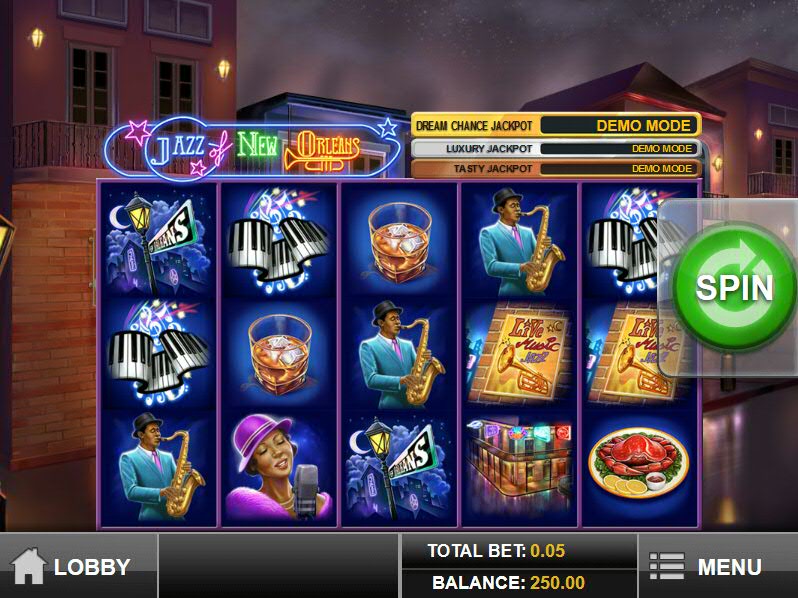Spin the reels with the green SPIN button
Image resolution: width=798 pixels, height=598 pixels.
coord(733,287)
